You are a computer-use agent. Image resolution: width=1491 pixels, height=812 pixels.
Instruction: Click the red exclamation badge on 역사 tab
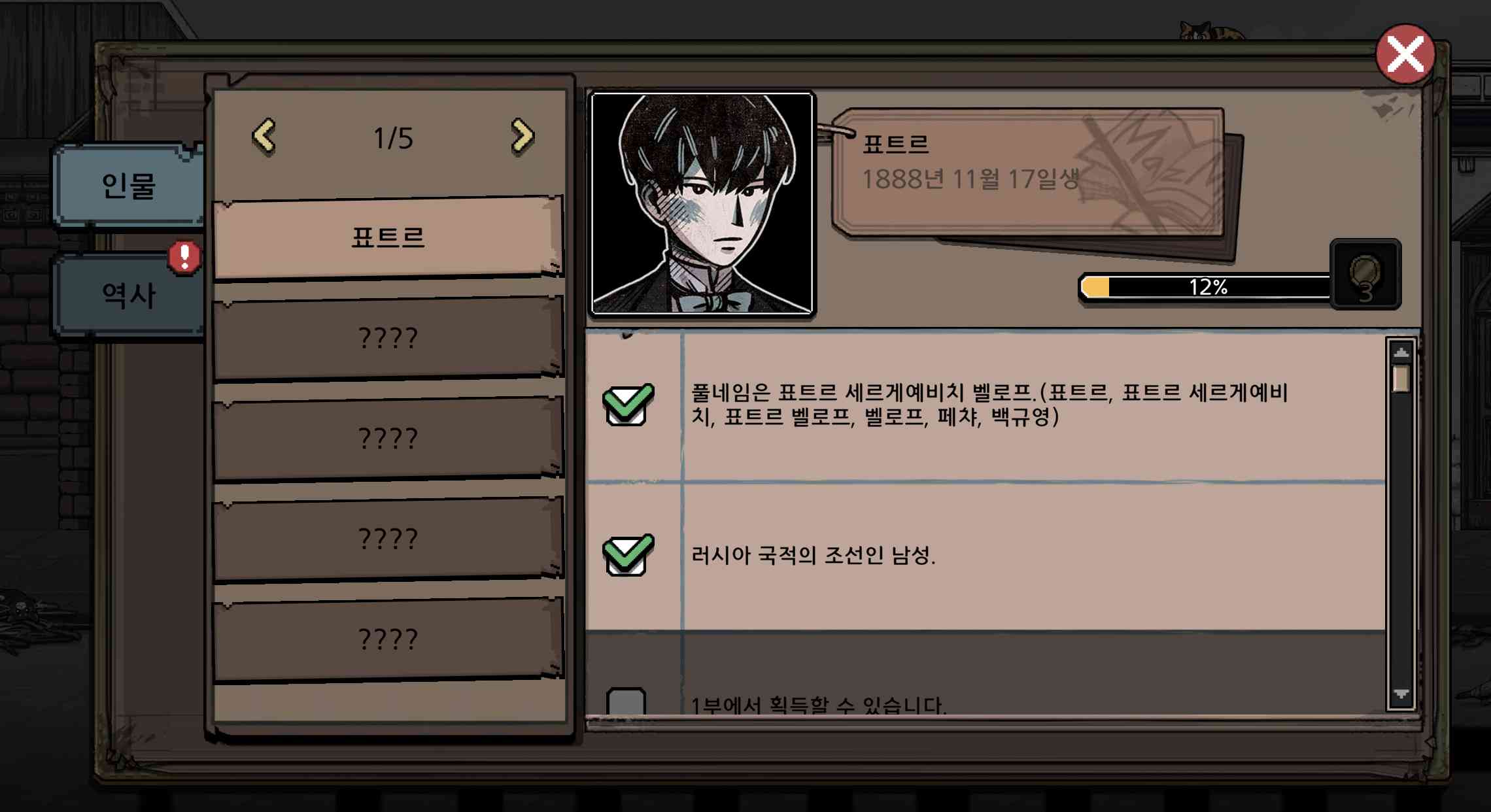(184, 258)
